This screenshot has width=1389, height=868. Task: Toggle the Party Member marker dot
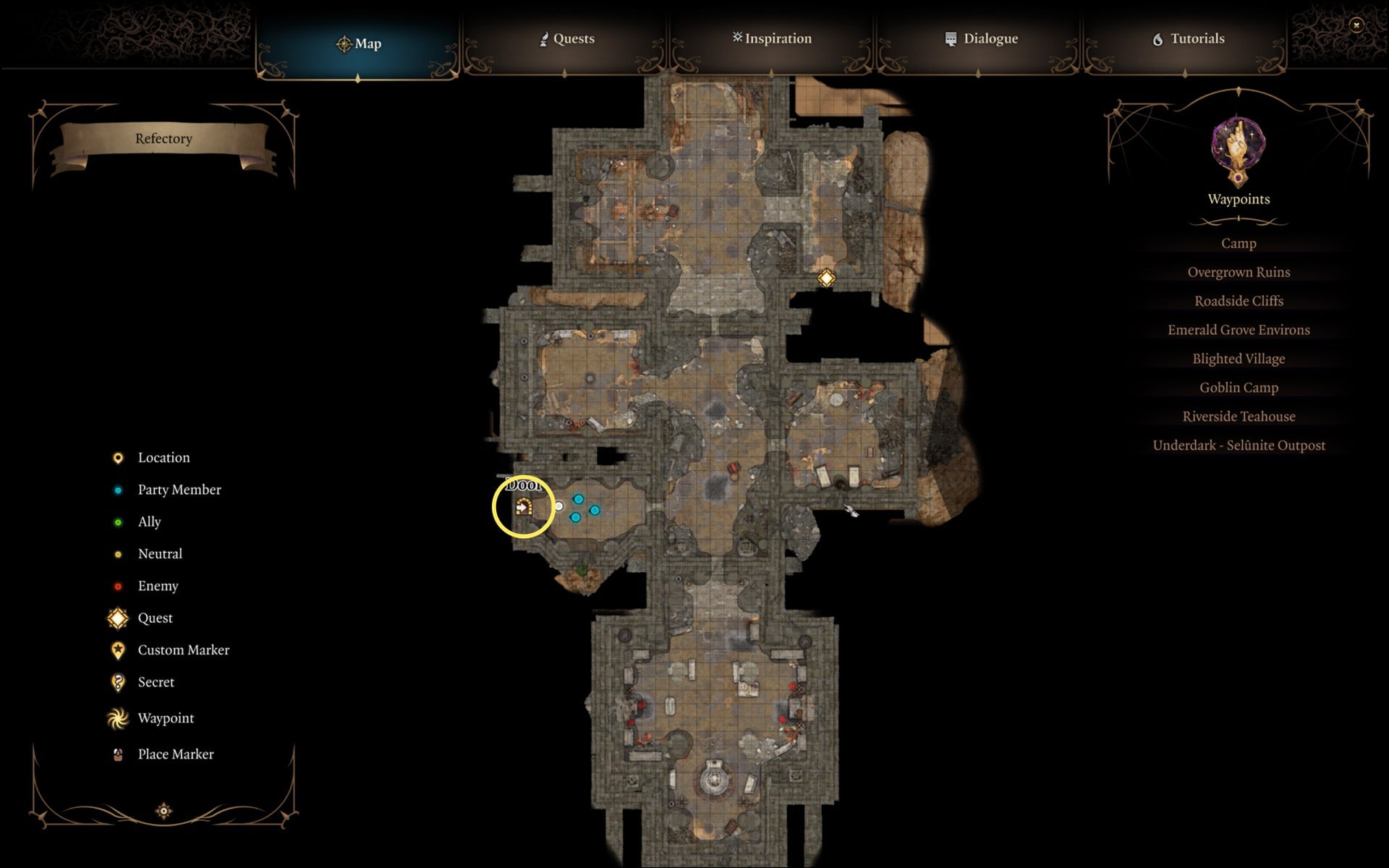point(118,490)
